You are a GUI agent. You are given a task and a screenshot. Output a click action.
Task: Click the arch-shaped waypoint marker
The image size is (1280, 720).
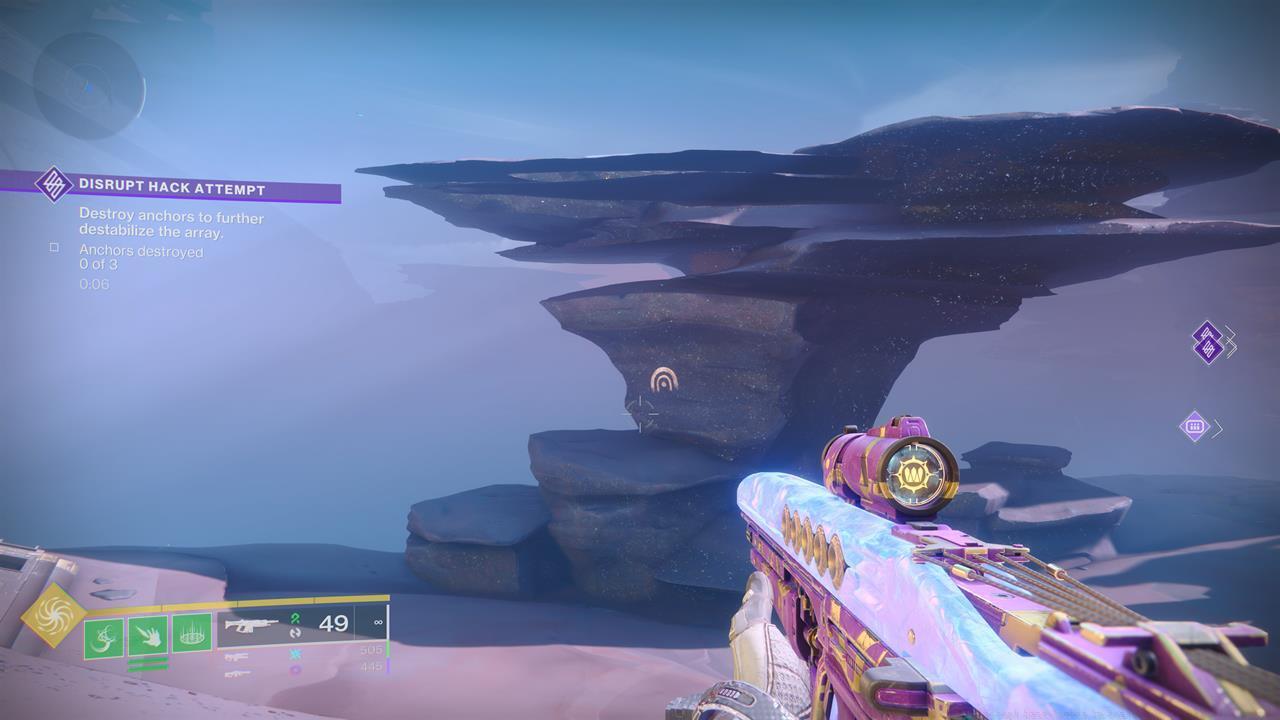click(x=663, y=379)
